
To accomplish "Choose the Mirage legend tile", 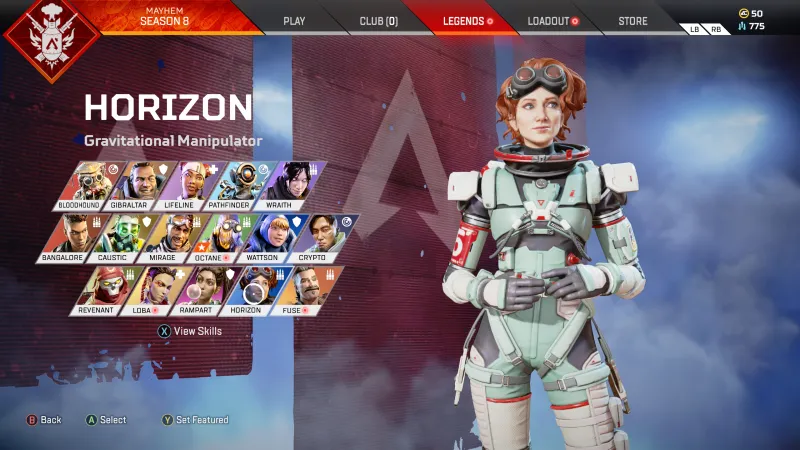I will point(167,236).
